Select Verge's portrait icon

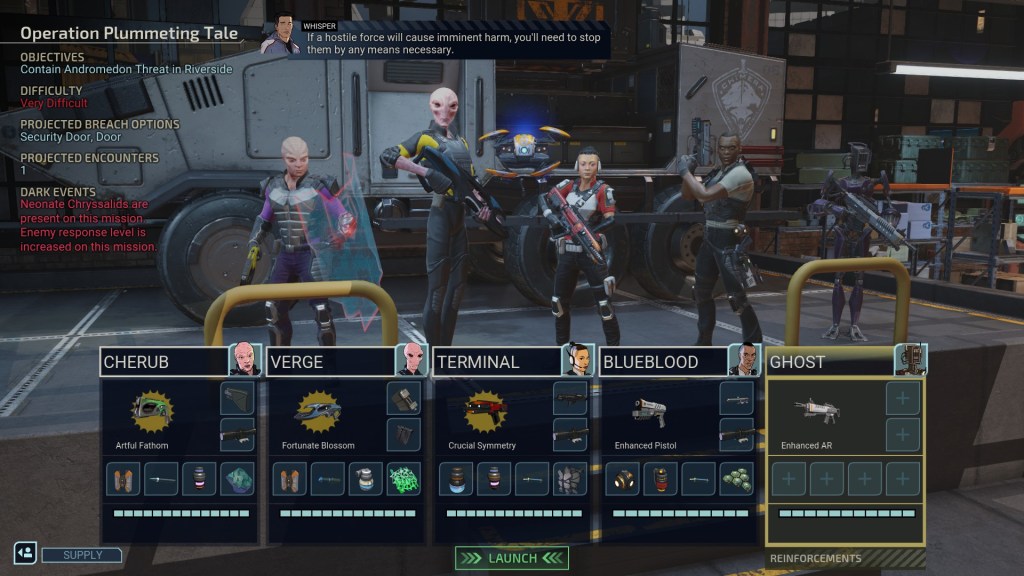pyautogui.click(x=412, y=360)
